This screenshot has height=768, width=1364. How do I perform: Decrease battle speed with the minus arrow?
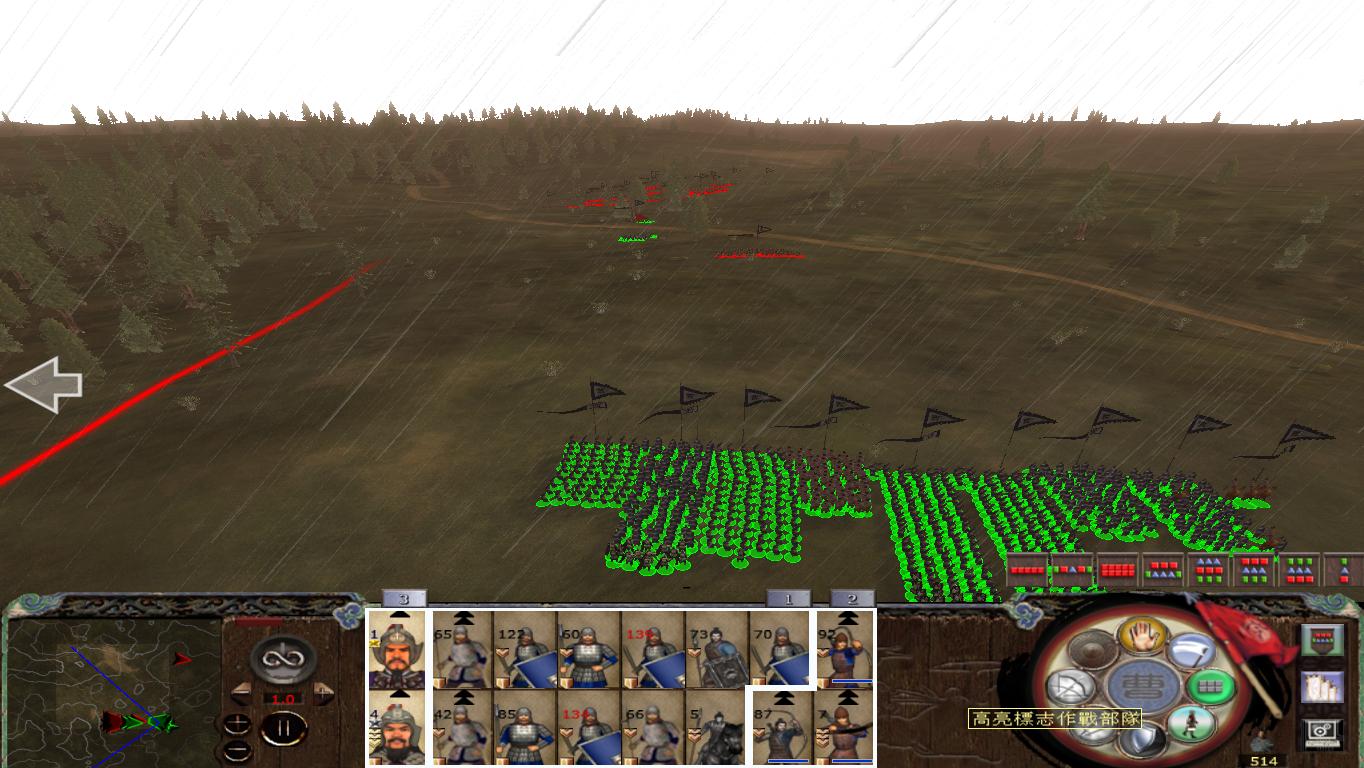241,691
